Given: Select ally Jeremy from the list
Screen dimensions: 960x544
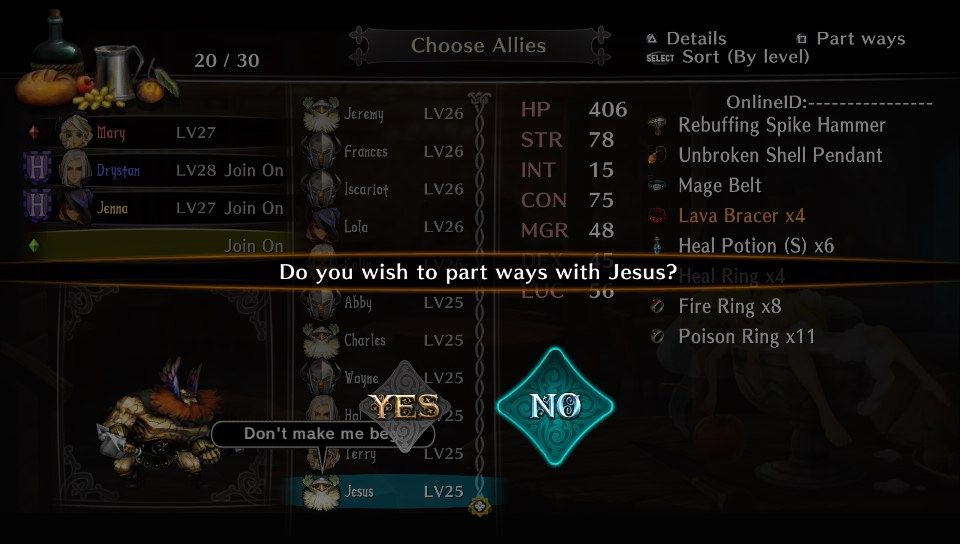Looking at the screenshot, I should (x=385, y=114).
